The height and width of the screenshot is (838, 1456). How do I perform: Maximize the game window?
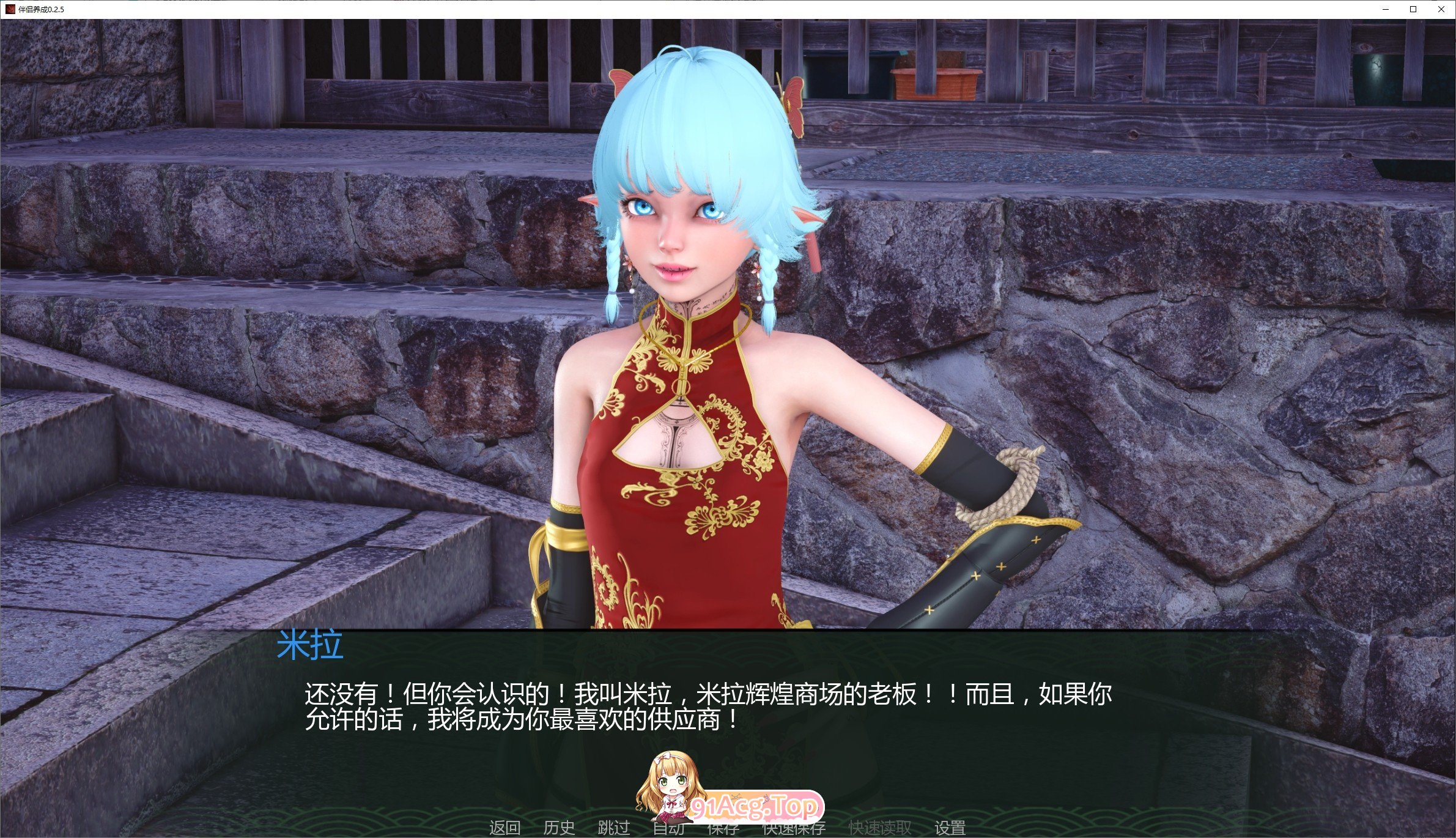click(1413, 9)
